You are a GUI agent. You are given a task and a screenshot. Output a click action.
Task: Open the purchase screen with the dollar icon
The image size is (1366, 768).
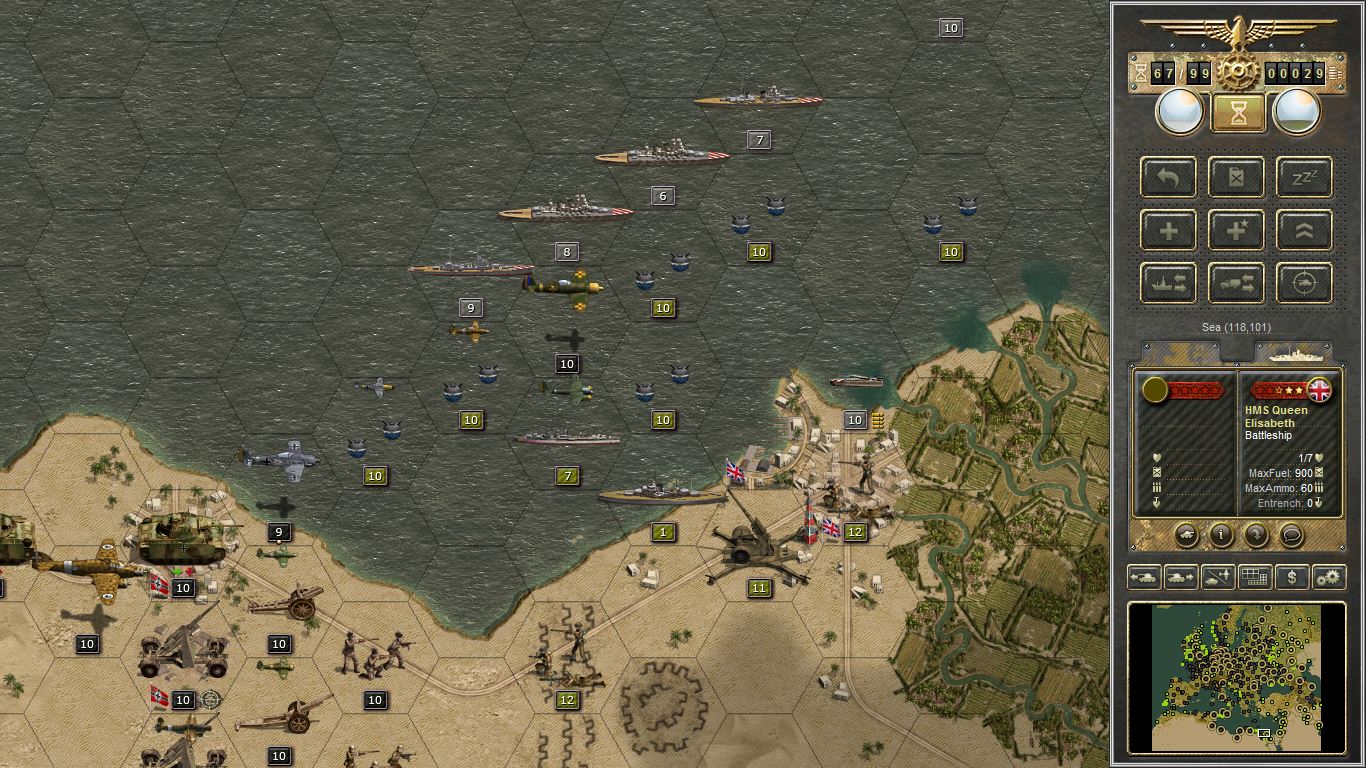pos(1291,577)
